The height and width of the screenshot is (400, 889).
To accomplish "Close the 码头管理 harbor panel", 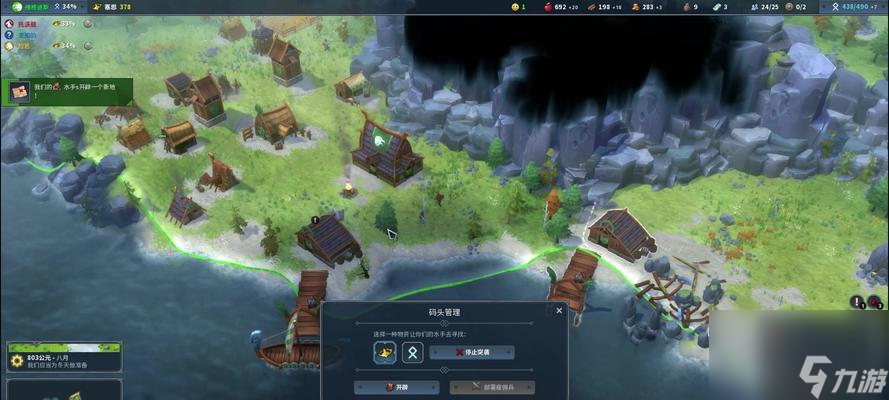I will (x=559, y=311).
